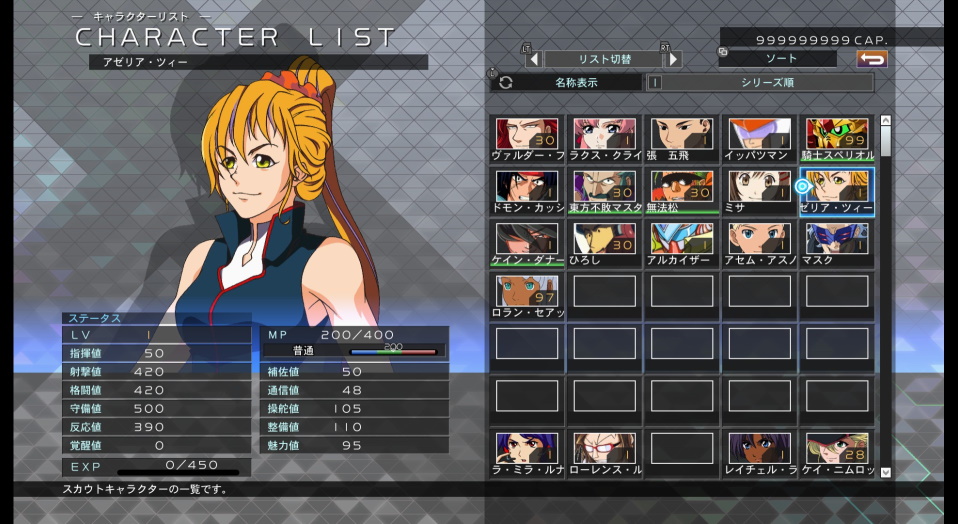The width and height of the screenshot is (958, 524).
Task: Select 張 五飛 character tile
Action: click(x=682, y=138)
